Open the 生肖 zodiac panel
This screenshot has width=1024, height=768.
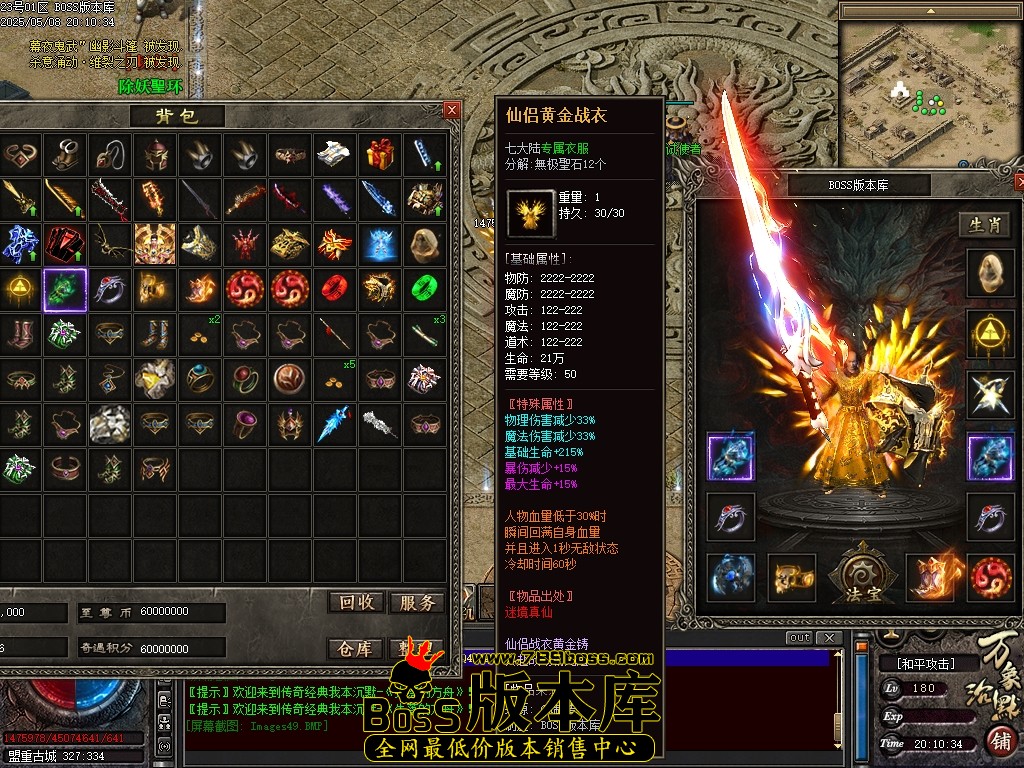coord(984,225)
